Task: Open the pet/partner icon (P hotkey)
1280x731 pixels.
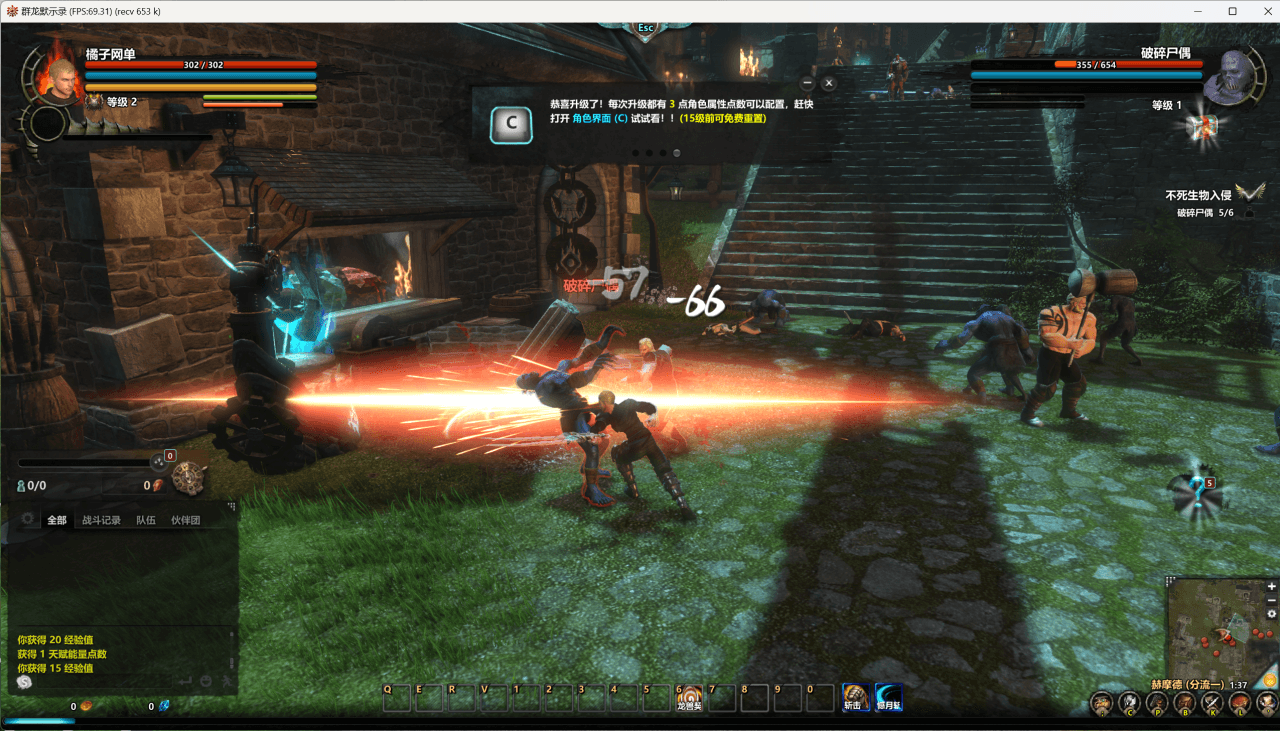Action: tap(1157, 702)
